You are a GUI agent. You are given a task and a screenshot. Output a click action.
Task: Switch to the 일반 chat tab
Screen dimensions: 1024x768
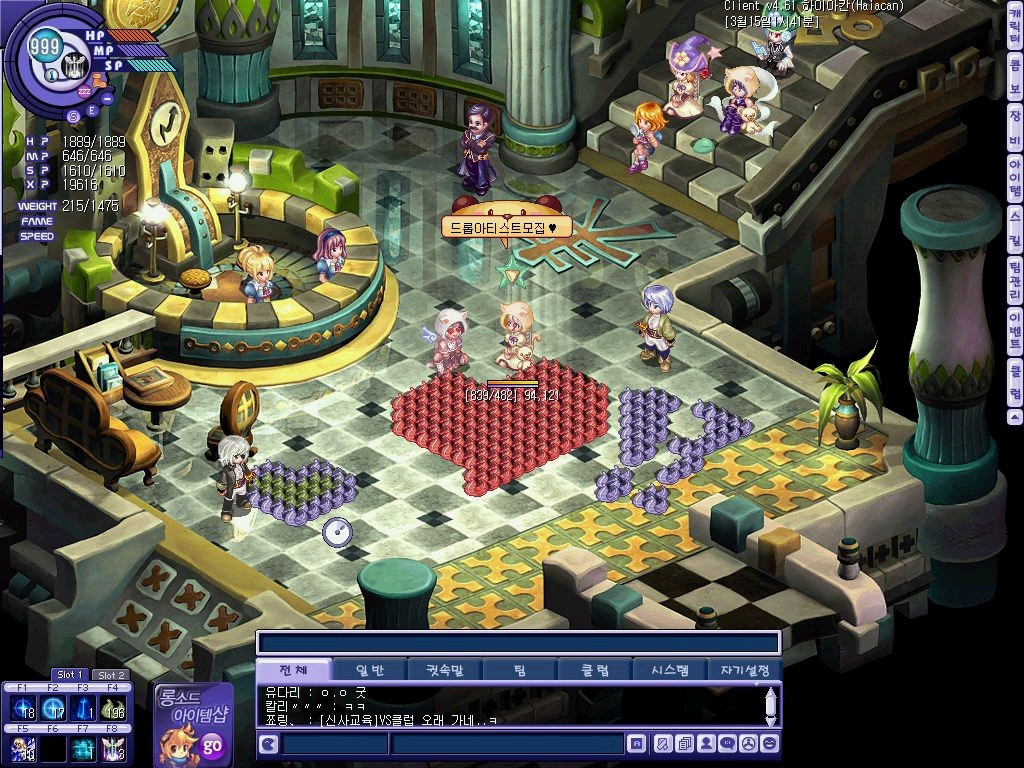(x=367, y=670)
